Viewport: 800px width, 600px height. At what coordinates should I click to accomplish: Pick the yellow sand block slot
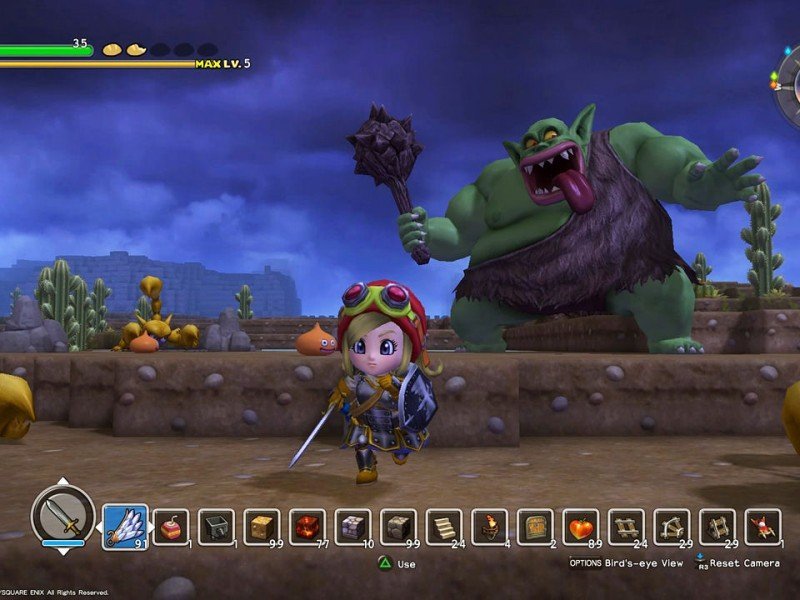click(x=262, y=527)
